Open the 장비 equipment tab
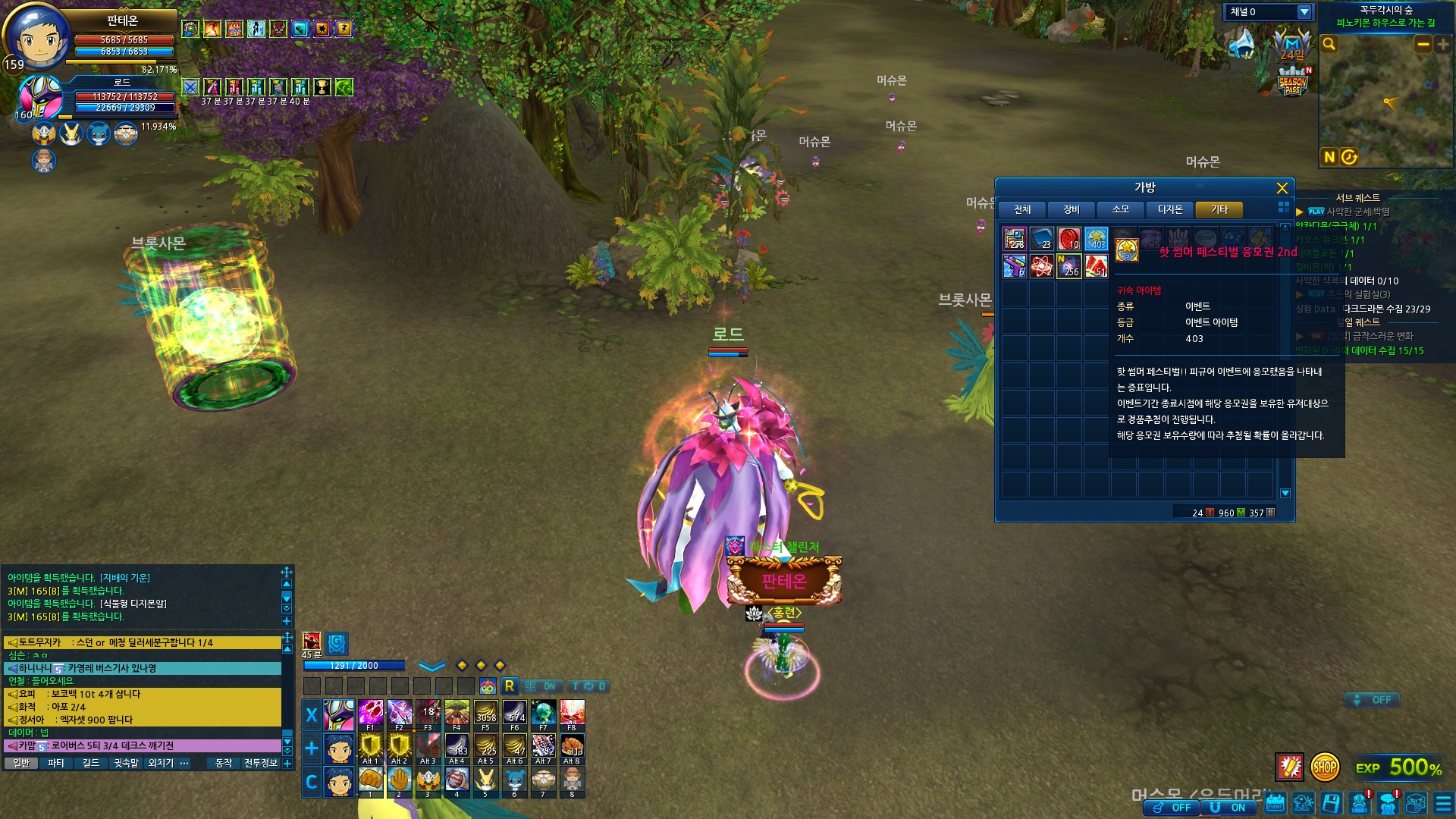 click(1072, 209)
